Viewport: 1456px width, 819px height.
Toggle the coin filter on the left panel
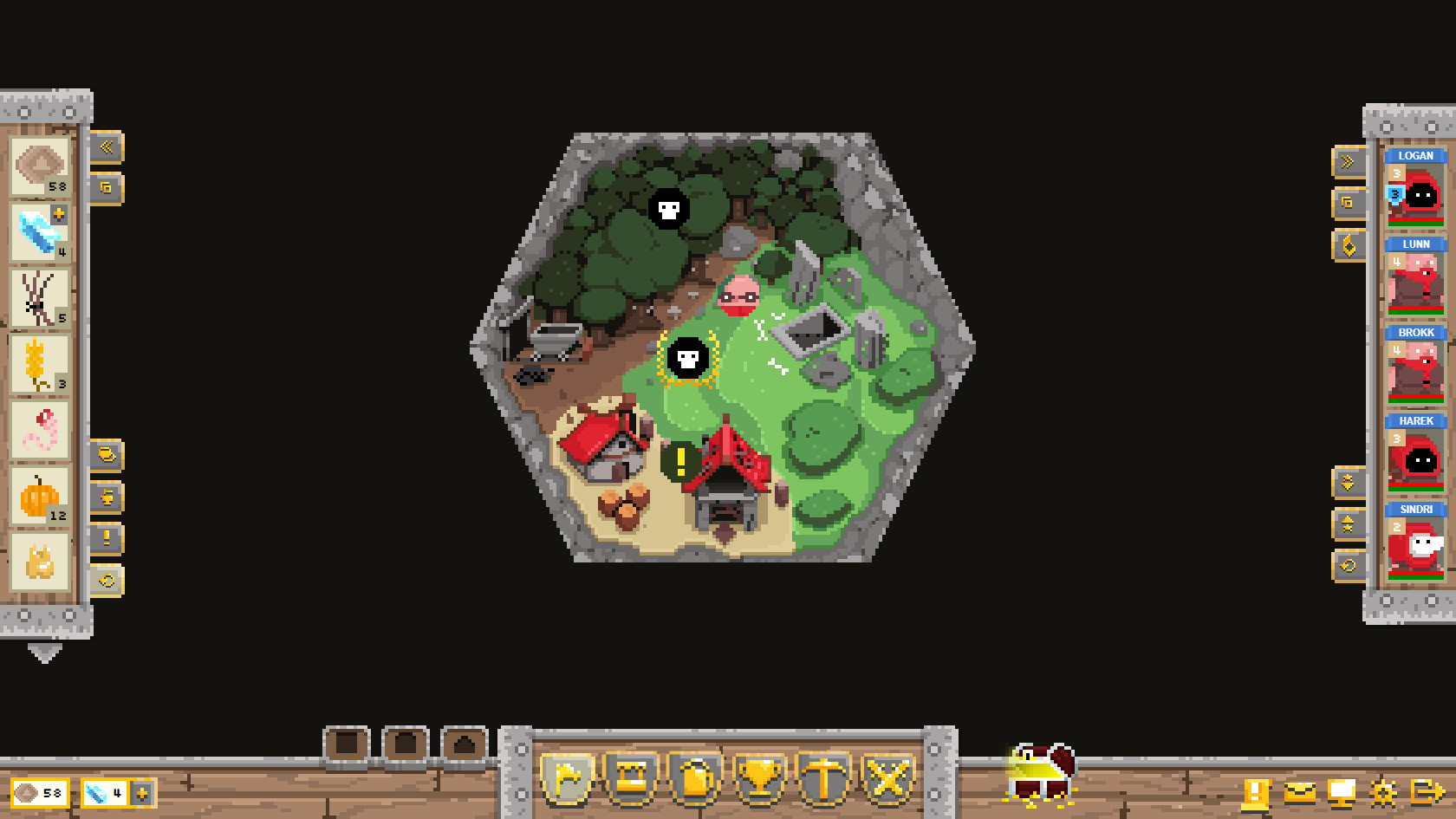(107, 455)
